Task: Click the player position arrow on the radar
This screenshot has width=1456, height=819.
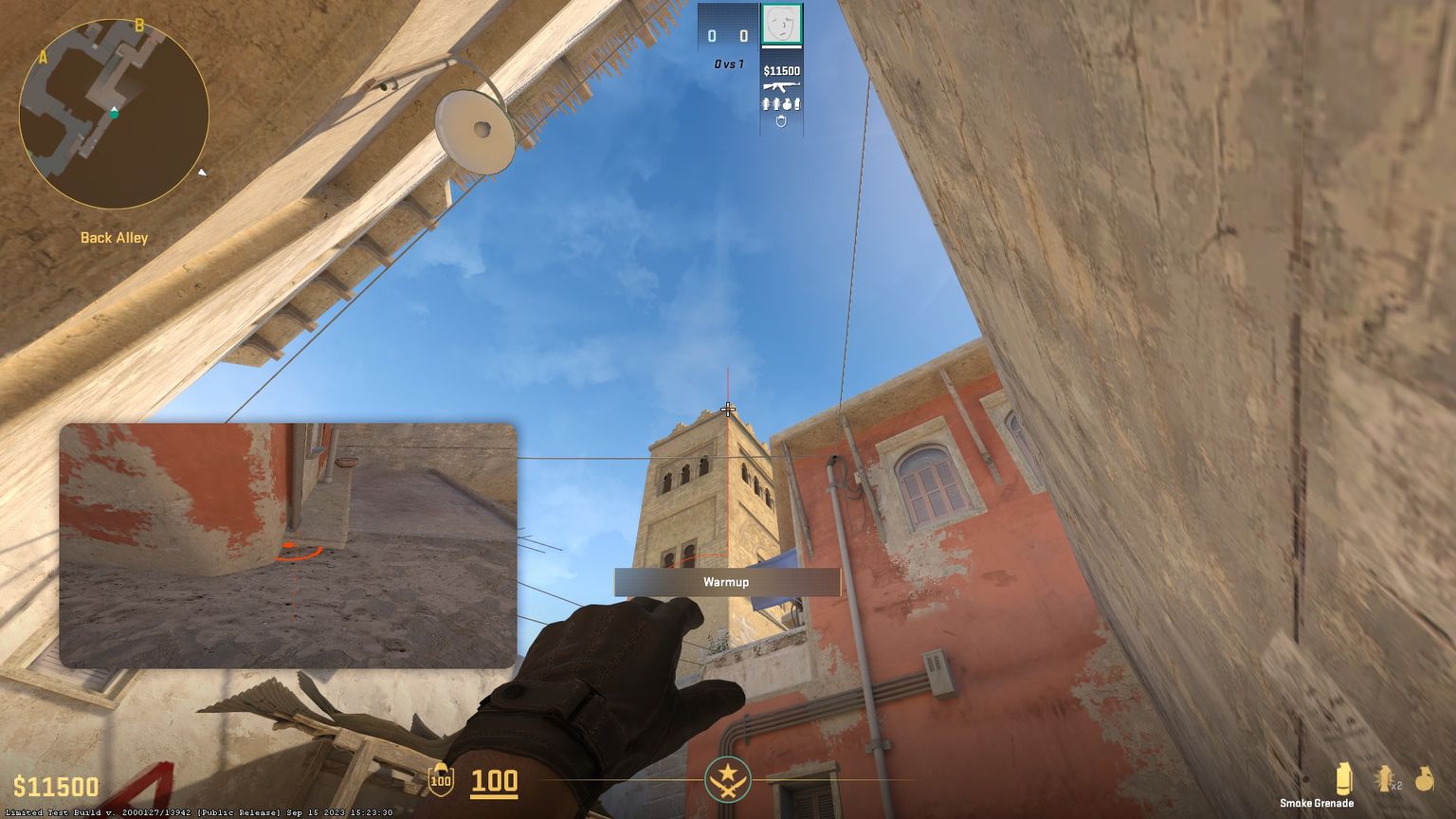Action: pyautogui.click(x=116, y=111)
